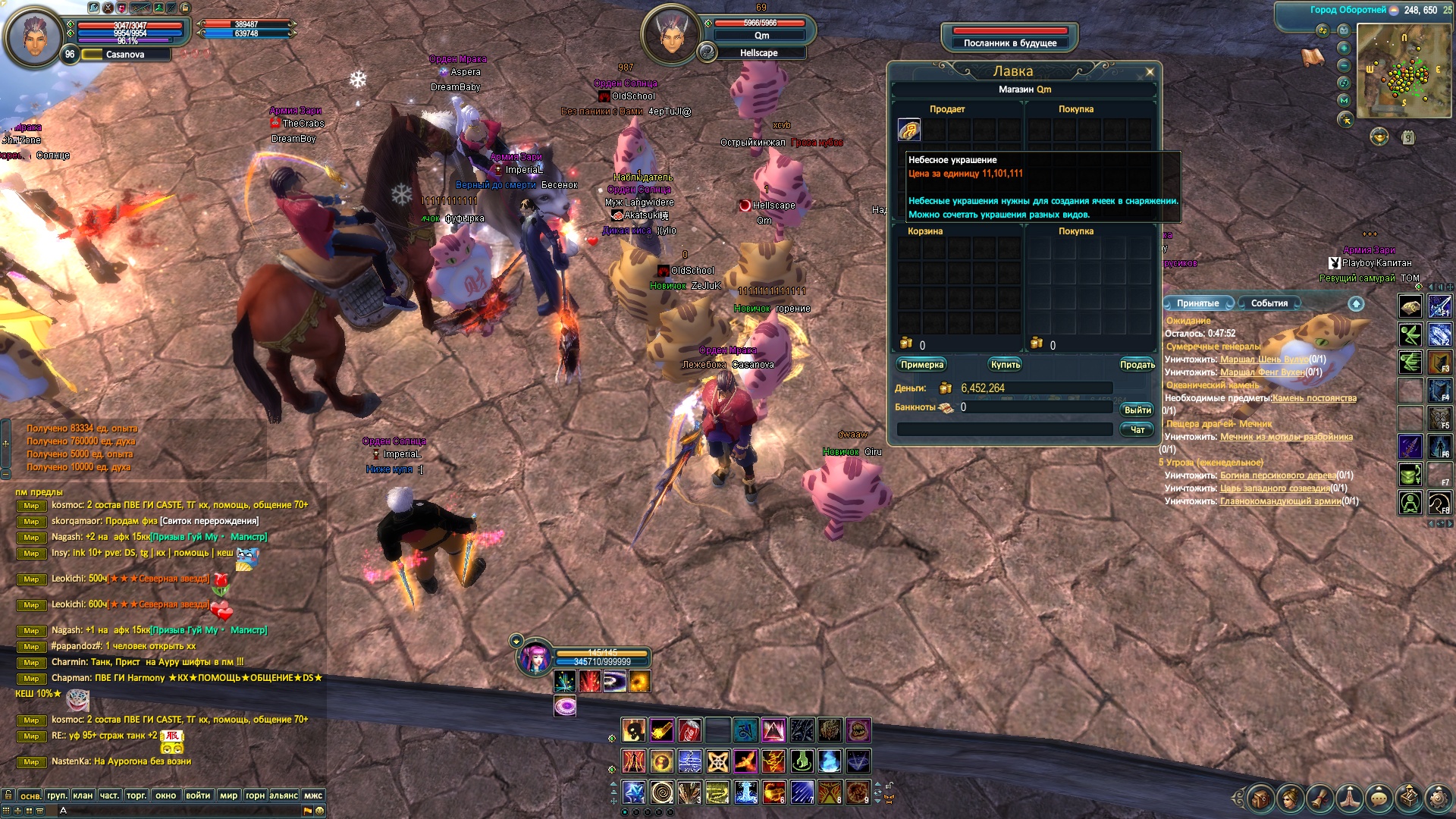This screenshot has width=1456, height=819.
Task: Open the chat smiley emoticon picker
Action: click(x=320, y=811)
